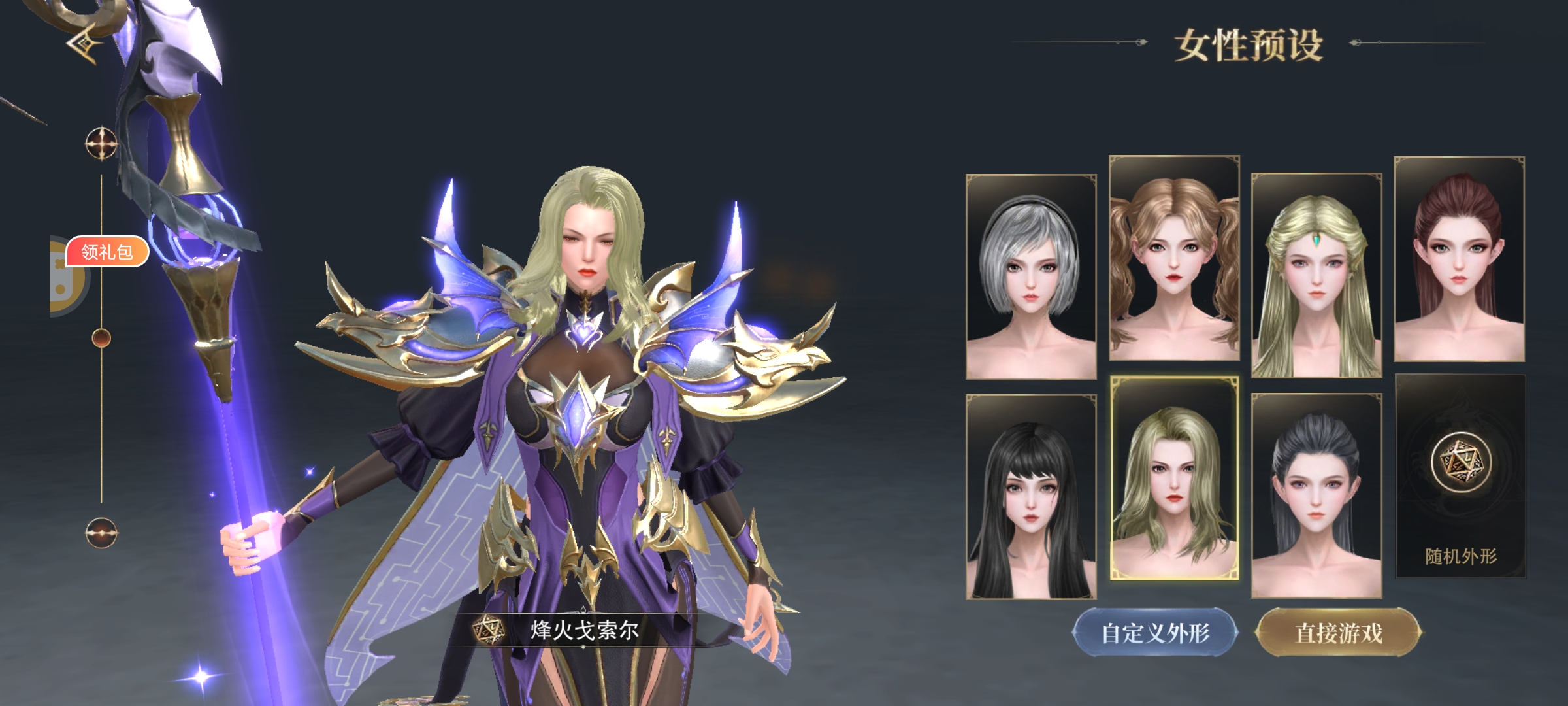Image resolution: width=1568 pixels, height=706 pixels.
Task: Choose the long black hair with bangs preset
Action: point(1031,497)
